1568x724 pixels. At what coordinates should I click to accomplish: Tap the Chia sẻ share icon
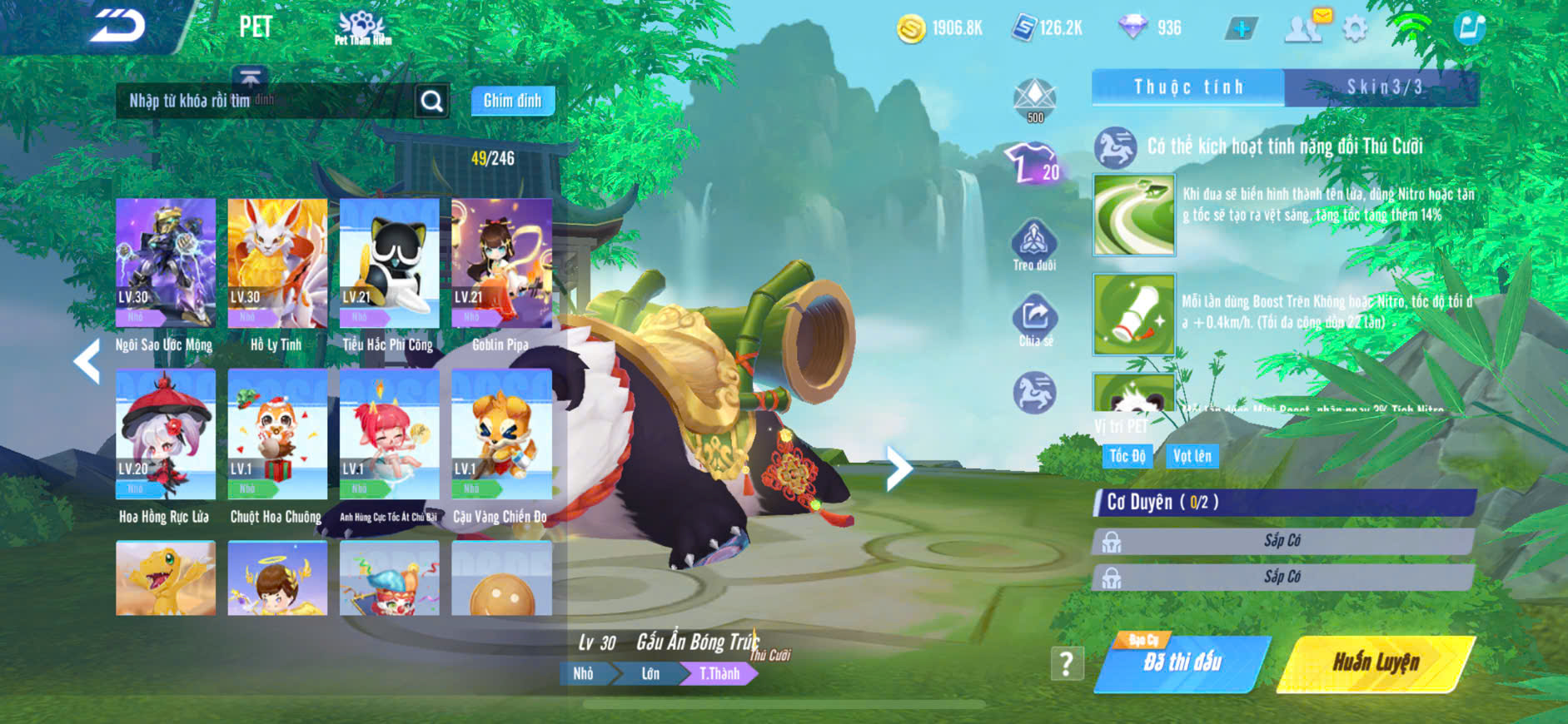click(1035, 320)
